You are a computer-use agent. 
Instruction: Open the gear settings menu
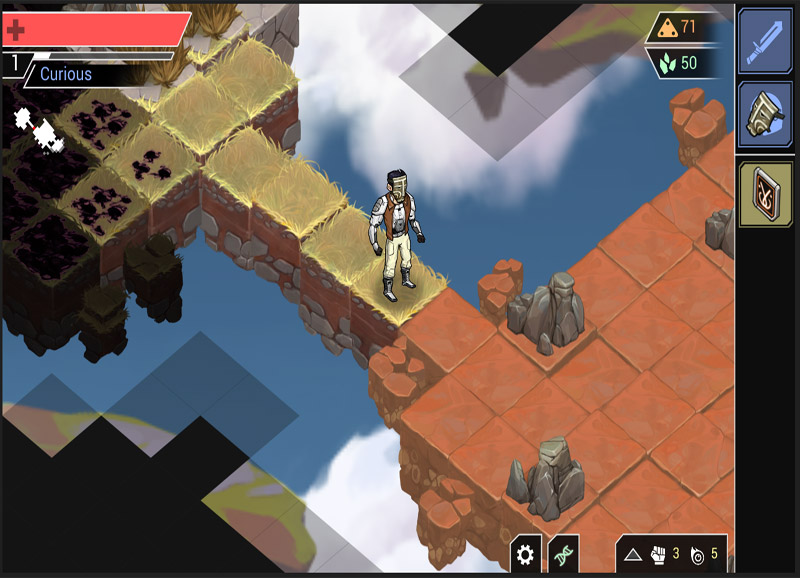(x=526, y=553)
